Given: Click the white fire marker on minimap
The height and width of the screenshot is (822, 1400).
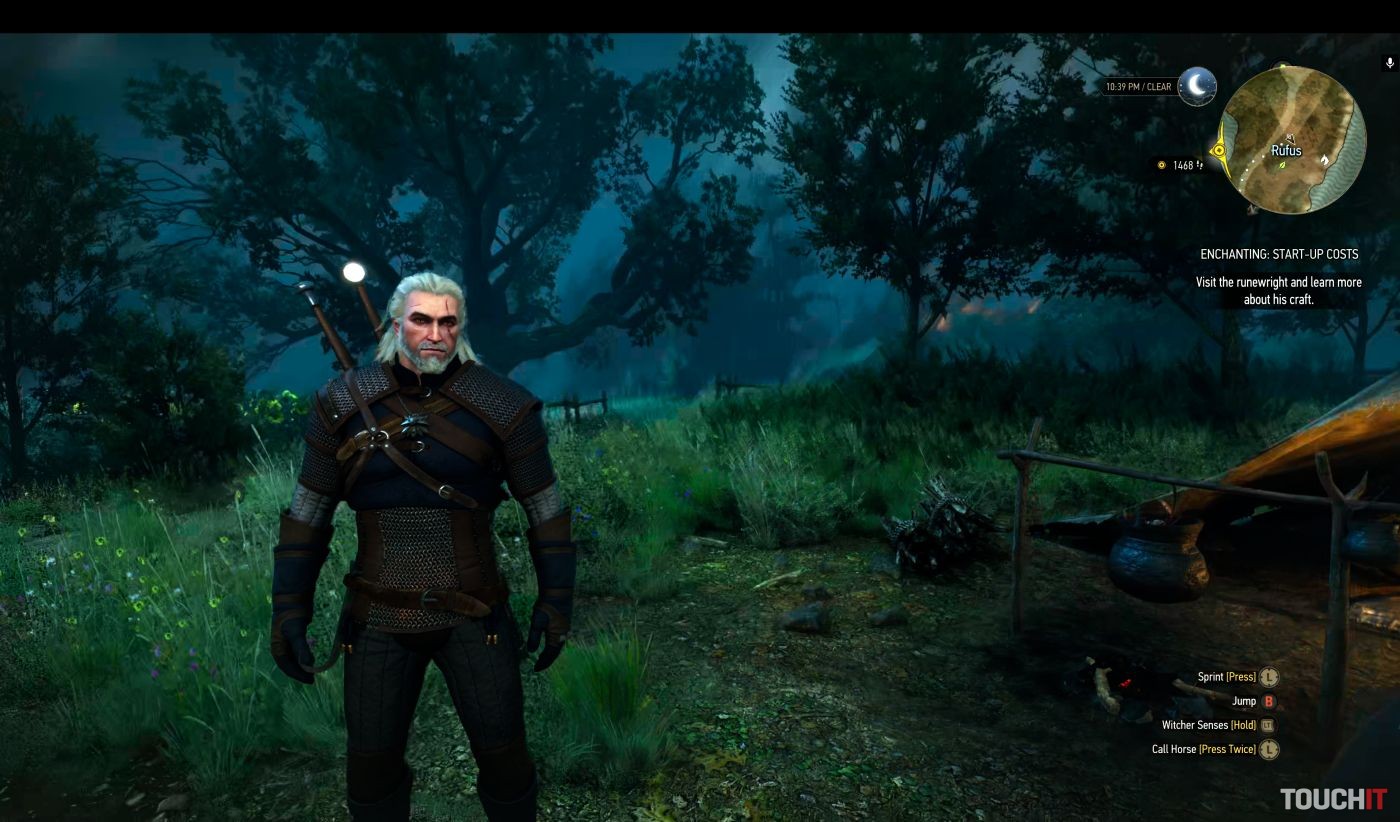Looking at the screenshot, I should coord(1325,159).
